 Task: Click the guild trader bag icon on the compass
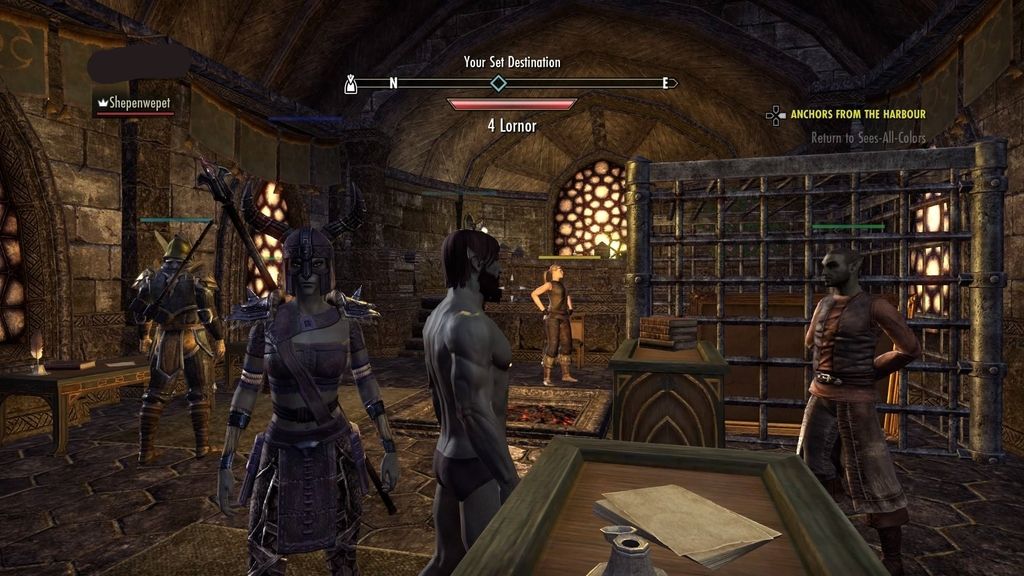(351, 83)
